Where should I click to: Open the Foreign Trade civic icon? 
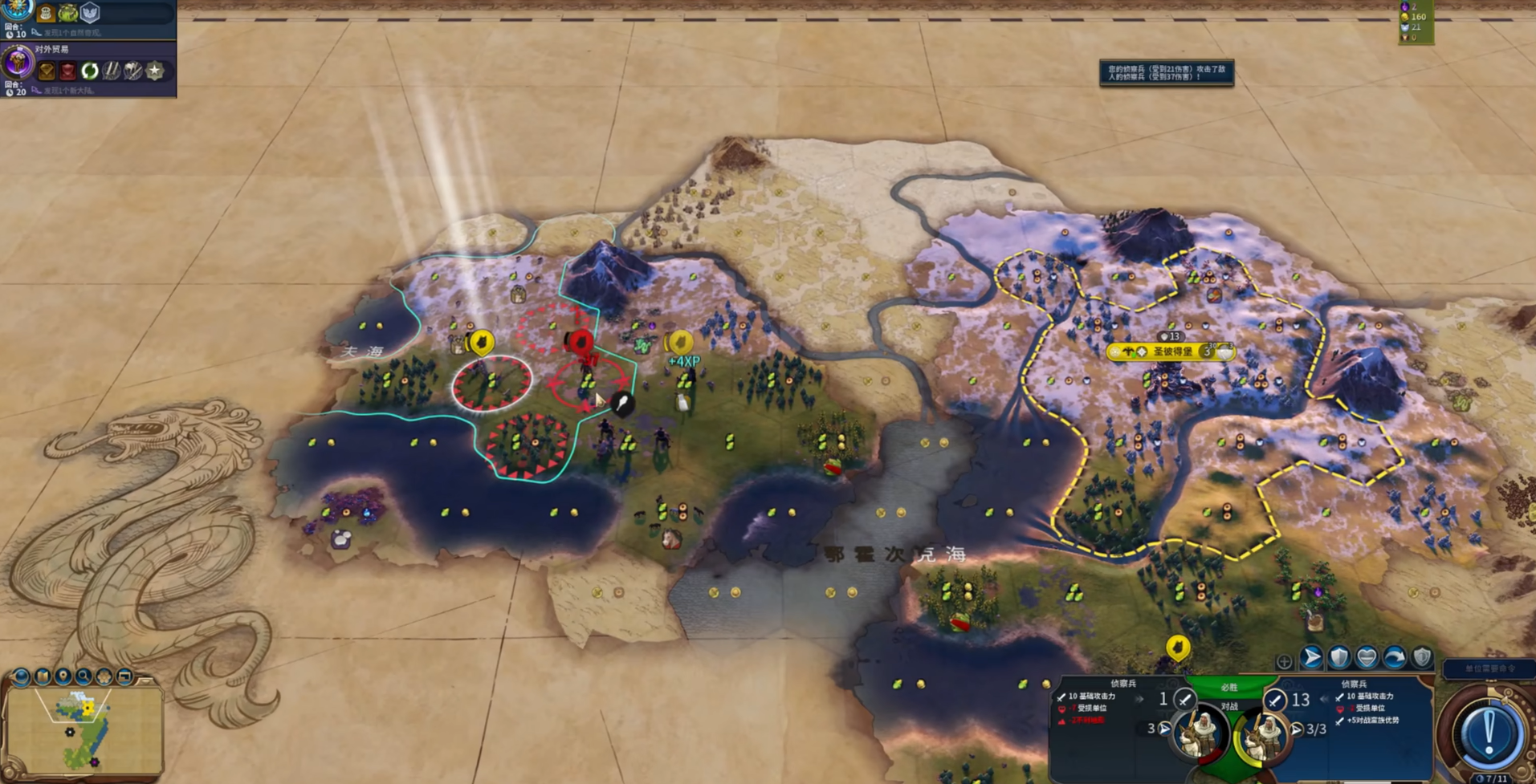click(x=18, y=63)
